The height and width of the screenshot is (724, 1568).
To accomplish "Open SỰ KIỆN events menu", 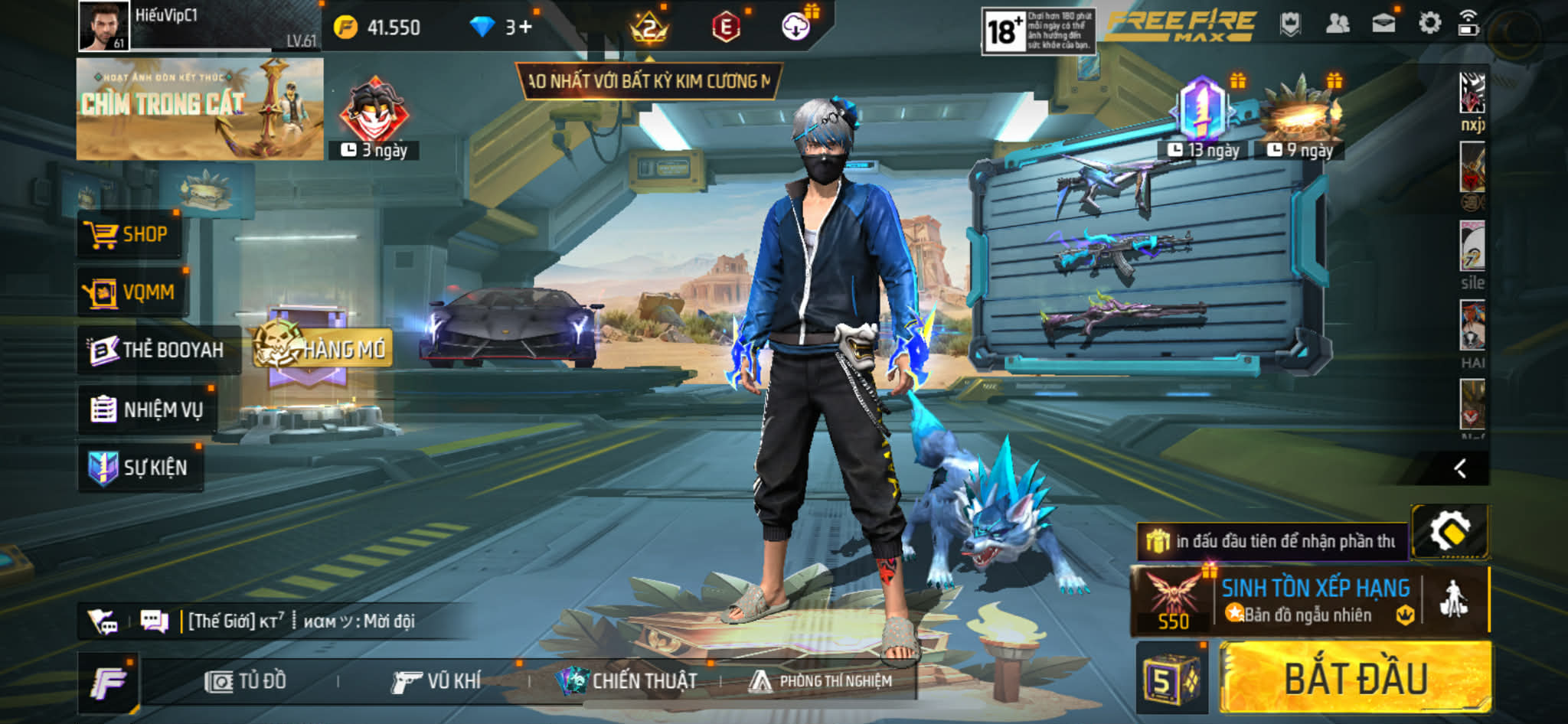I will (x=140, y=468).
